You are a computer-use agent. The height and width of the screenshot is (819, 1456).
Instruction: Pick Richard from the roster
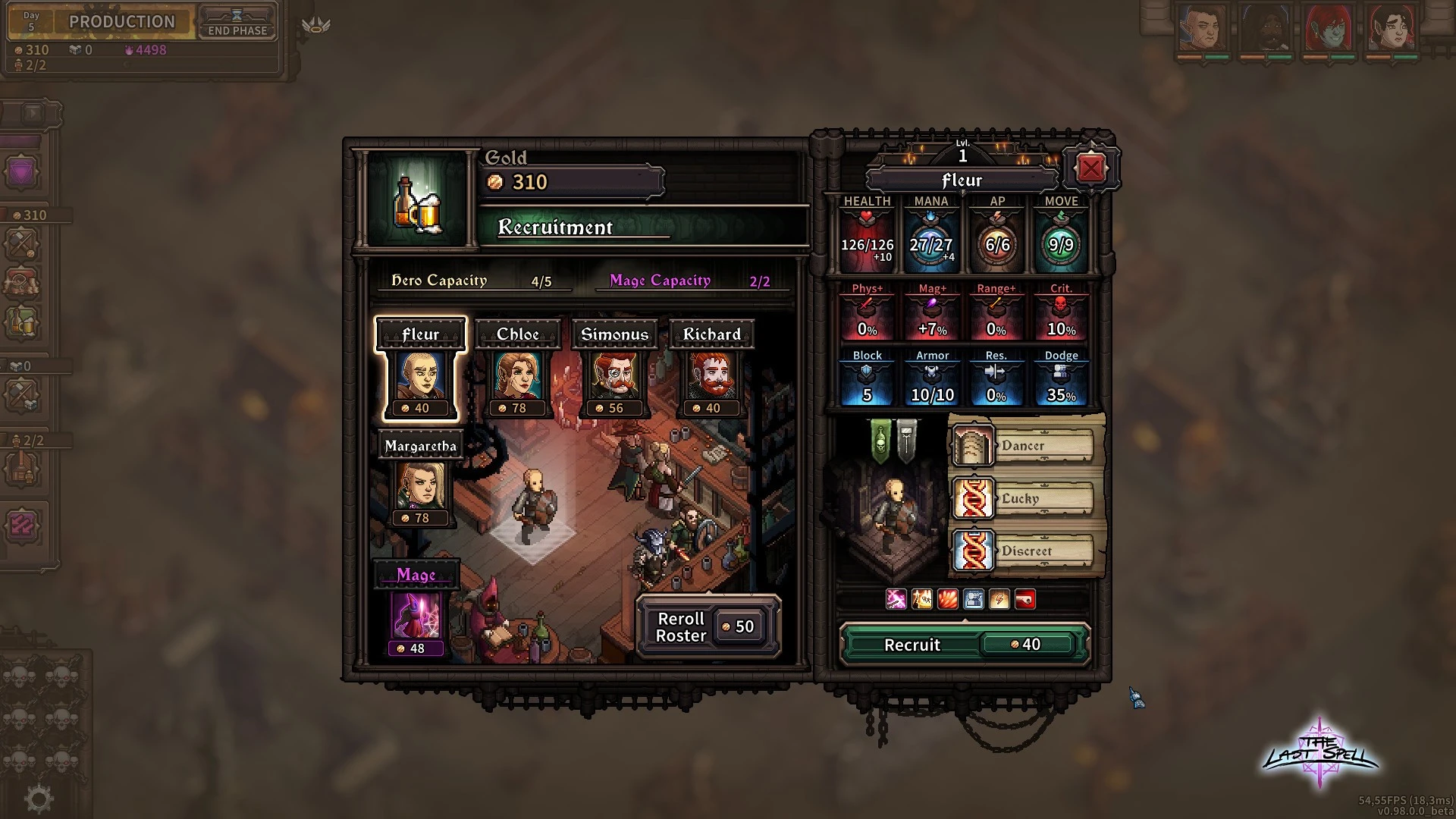coord(712,377)
